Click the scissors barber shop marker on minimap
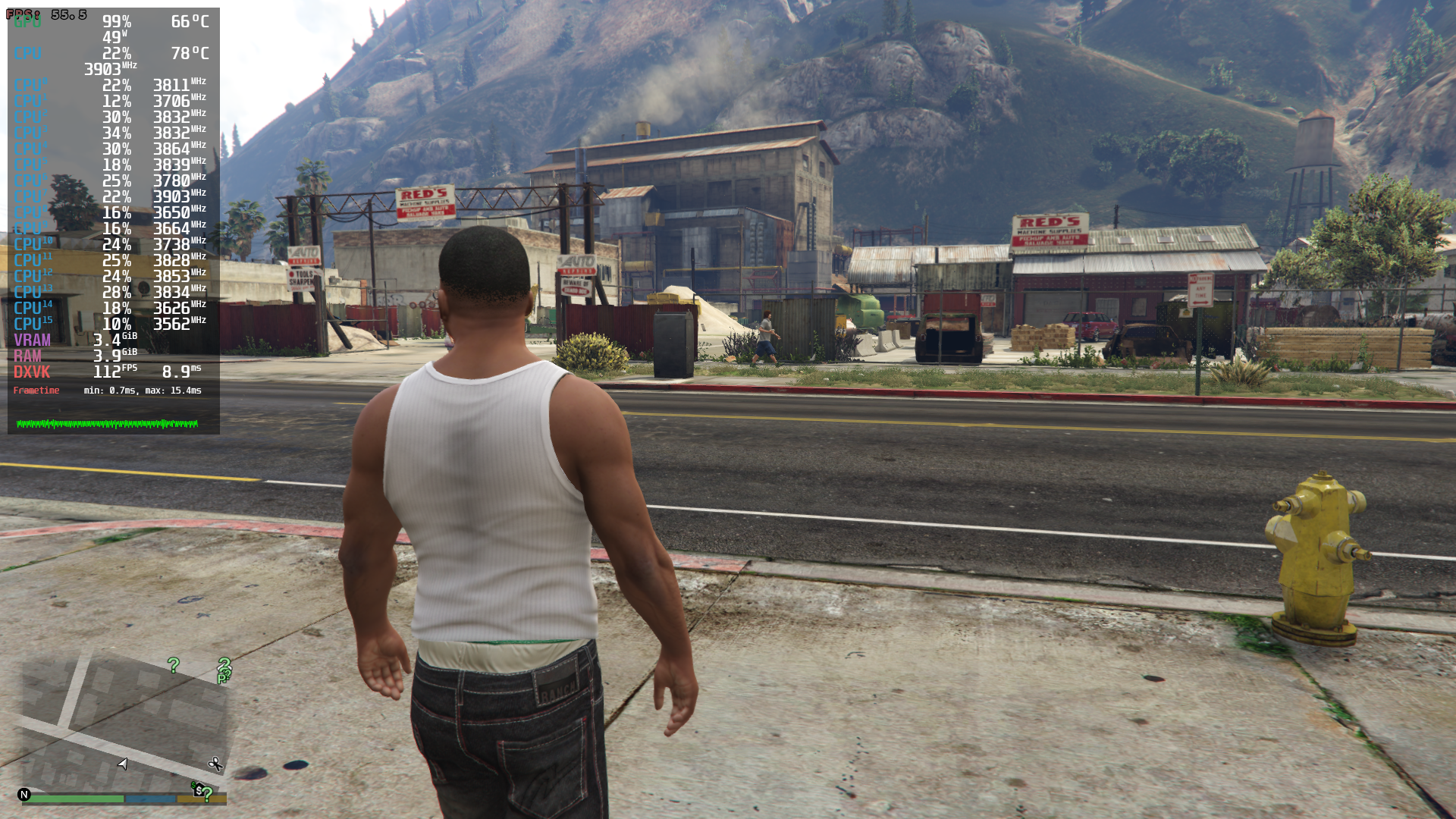Screen dimensions: 1456x819 coord(215,764)
